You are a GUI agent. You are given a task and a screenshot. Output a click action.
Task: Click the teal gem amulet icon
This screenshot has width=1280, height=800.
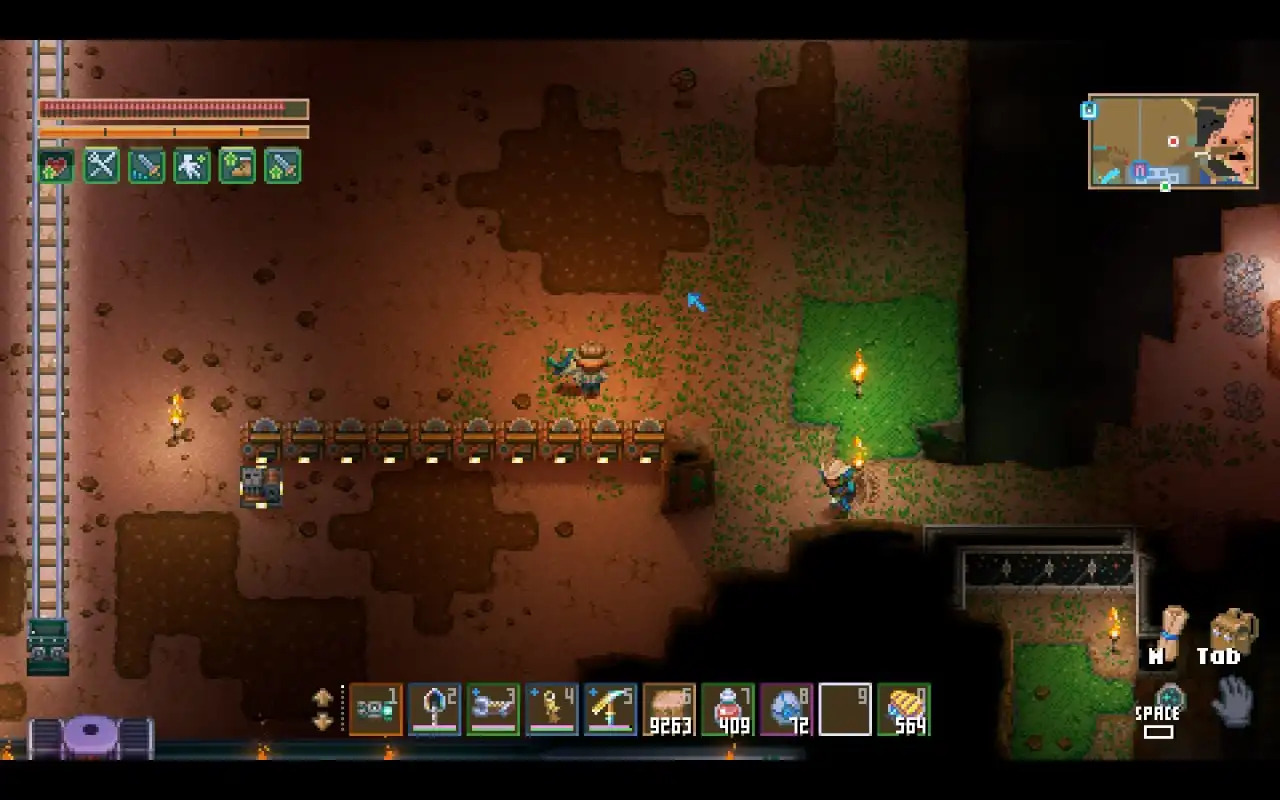(x=1167, y=695)
